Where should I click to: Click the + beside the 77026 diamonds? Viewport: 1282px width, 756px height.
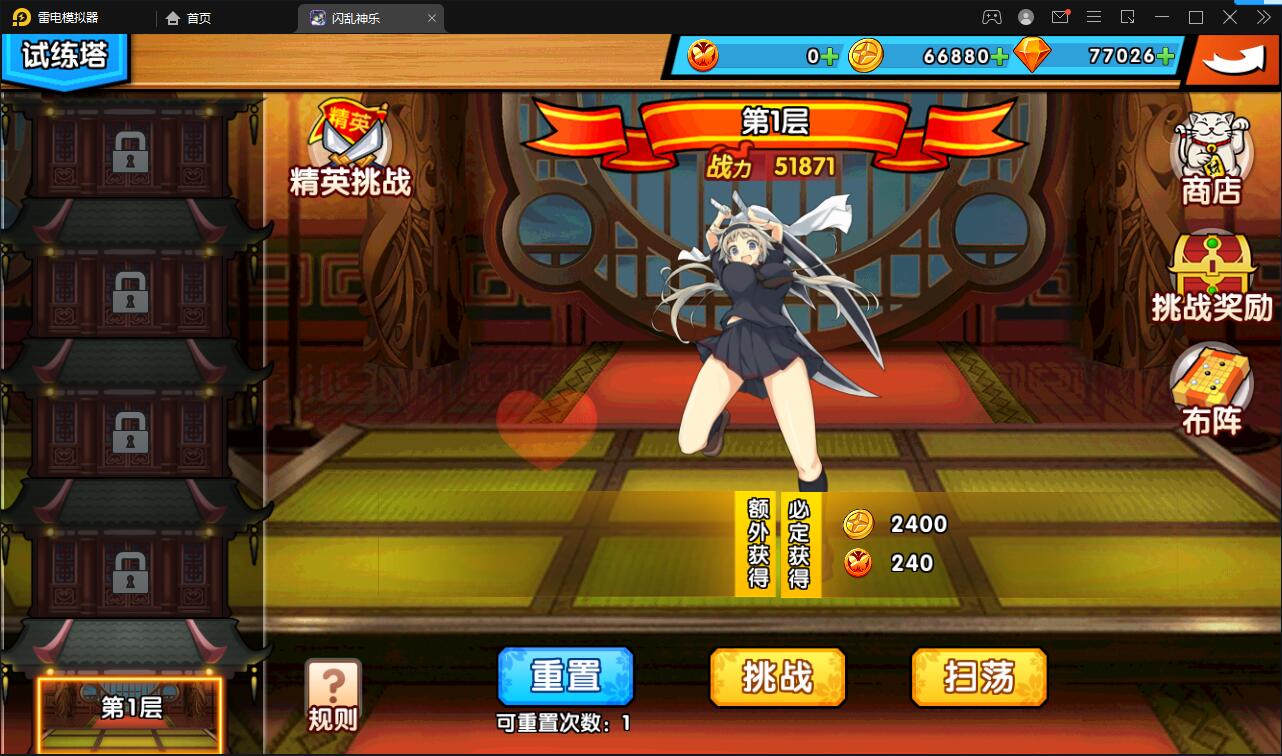pos(1168,57)
